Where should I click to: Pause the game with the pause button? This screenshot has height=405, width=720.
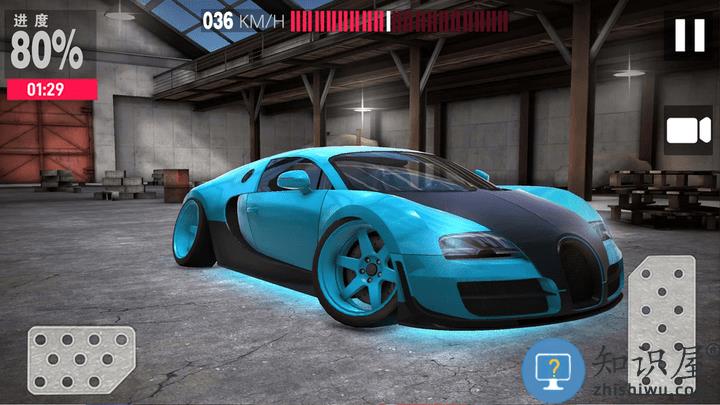pos(689,36)
